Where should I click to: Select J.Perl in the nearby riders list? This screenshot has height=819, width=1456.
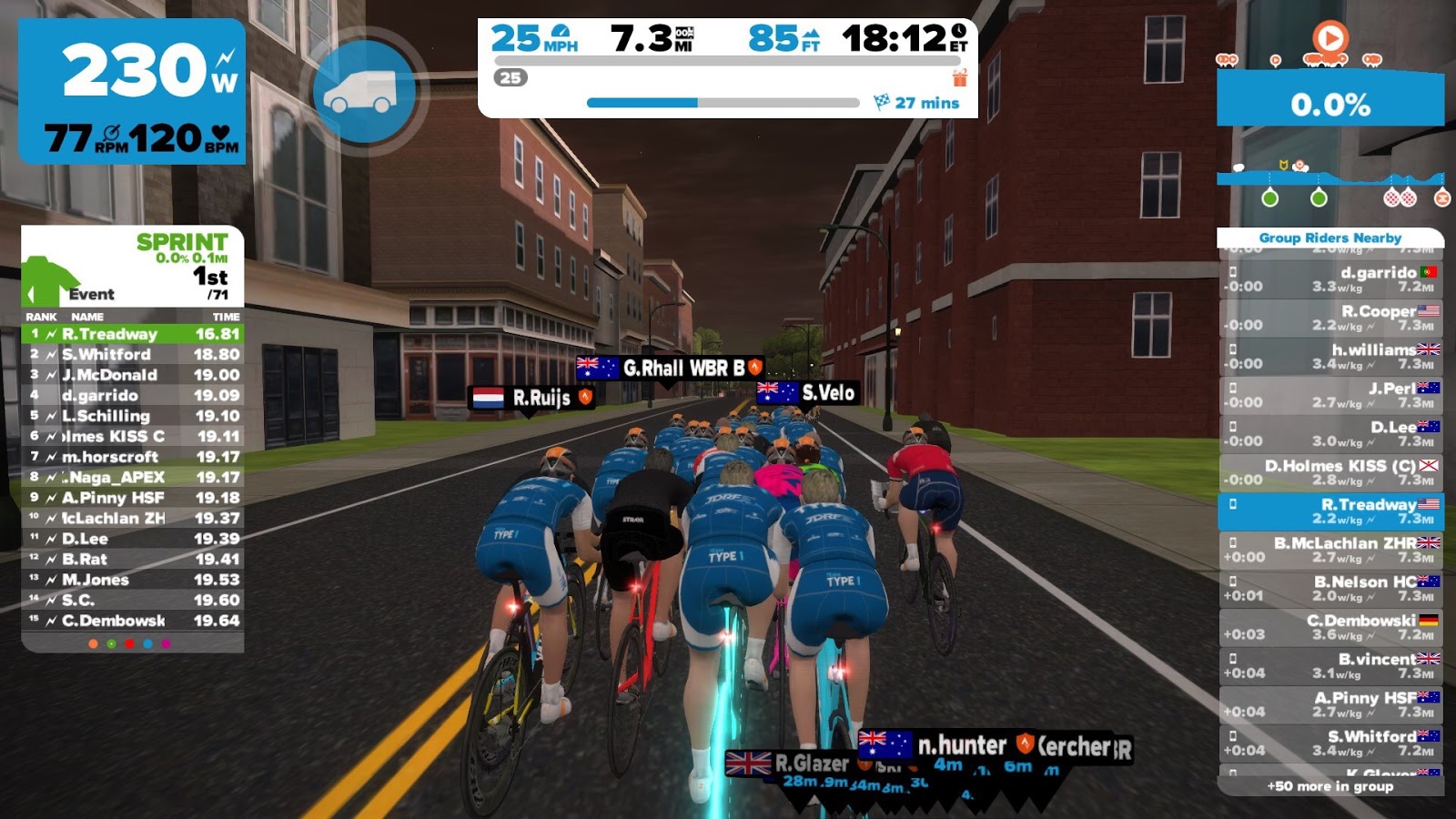click(1330, 395)
